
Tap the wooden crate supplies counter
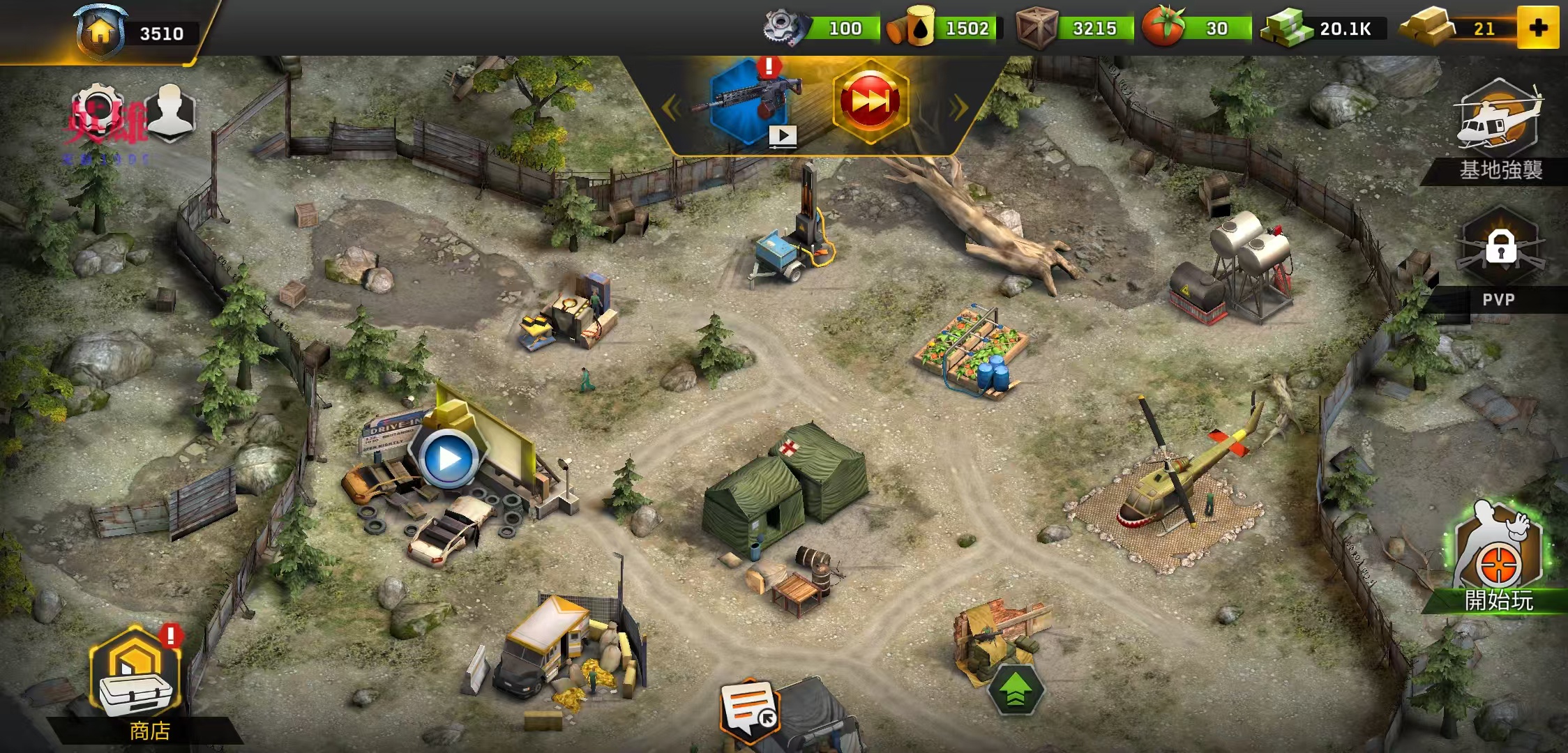tap(1073, 29)
